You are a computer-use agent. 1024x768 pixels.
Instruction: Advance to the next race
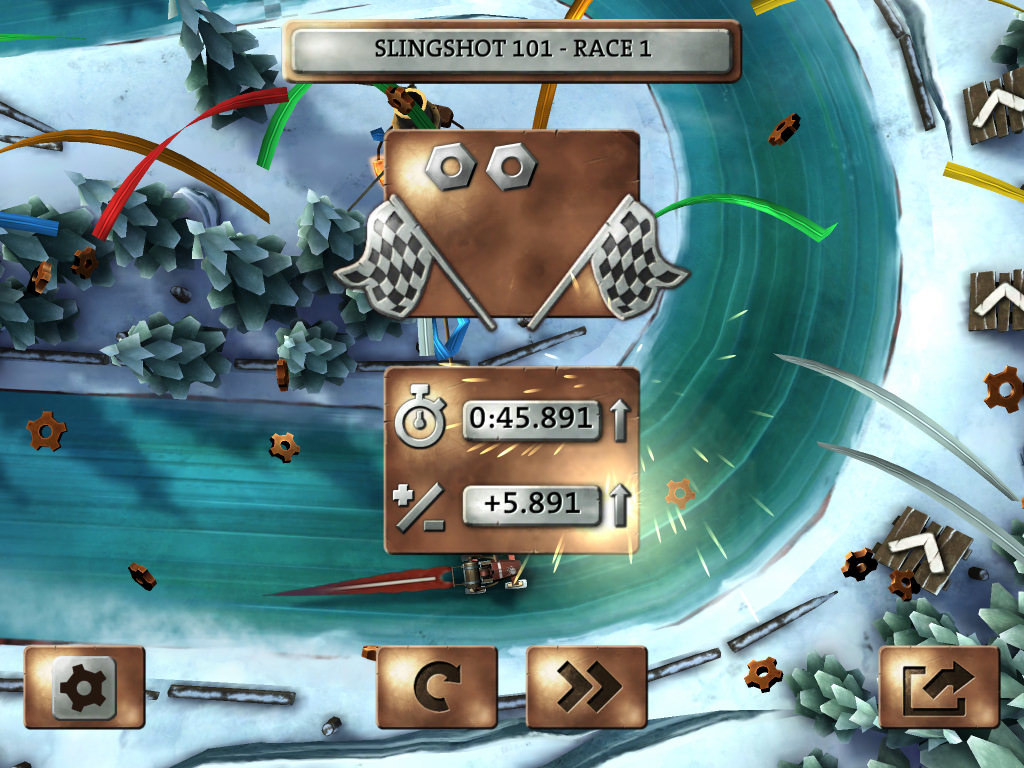pos(586,686)
